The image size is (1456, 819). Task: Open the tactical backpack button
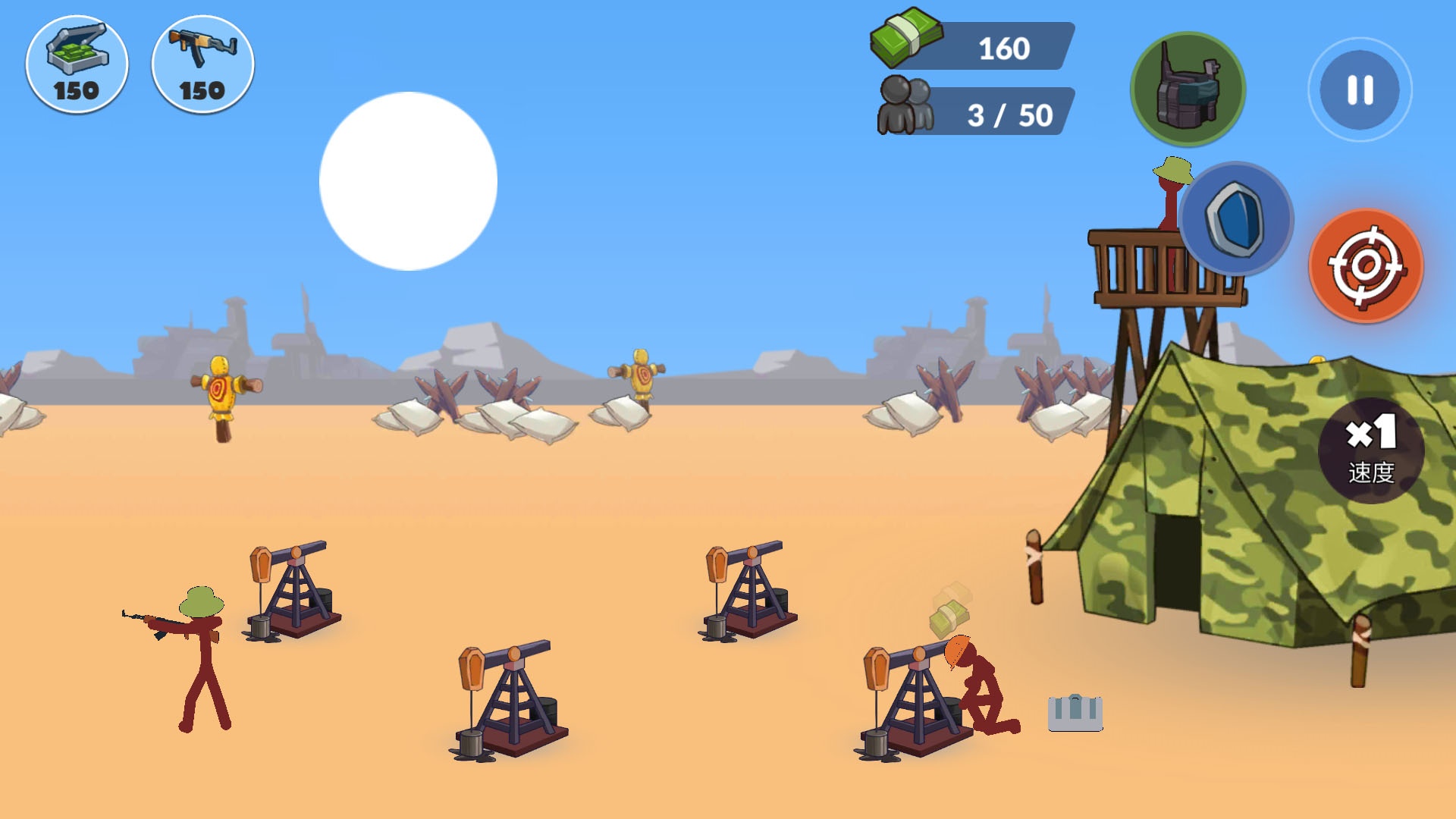(1187, 89)
